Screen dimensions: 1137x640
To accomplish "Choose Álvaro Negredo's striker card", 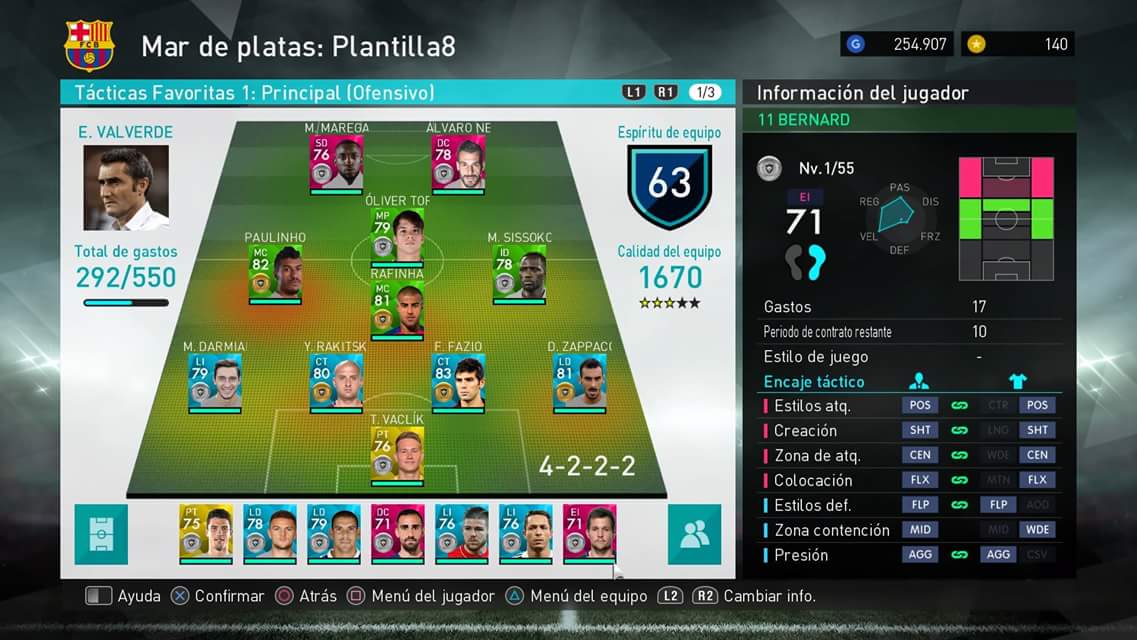I will pos(458,162).
